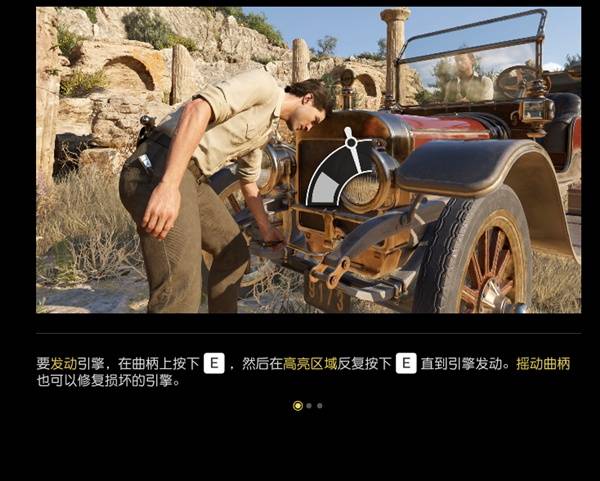Open the middle tutorial page dot
Screen dimensions: 600x481
[309, 406]
